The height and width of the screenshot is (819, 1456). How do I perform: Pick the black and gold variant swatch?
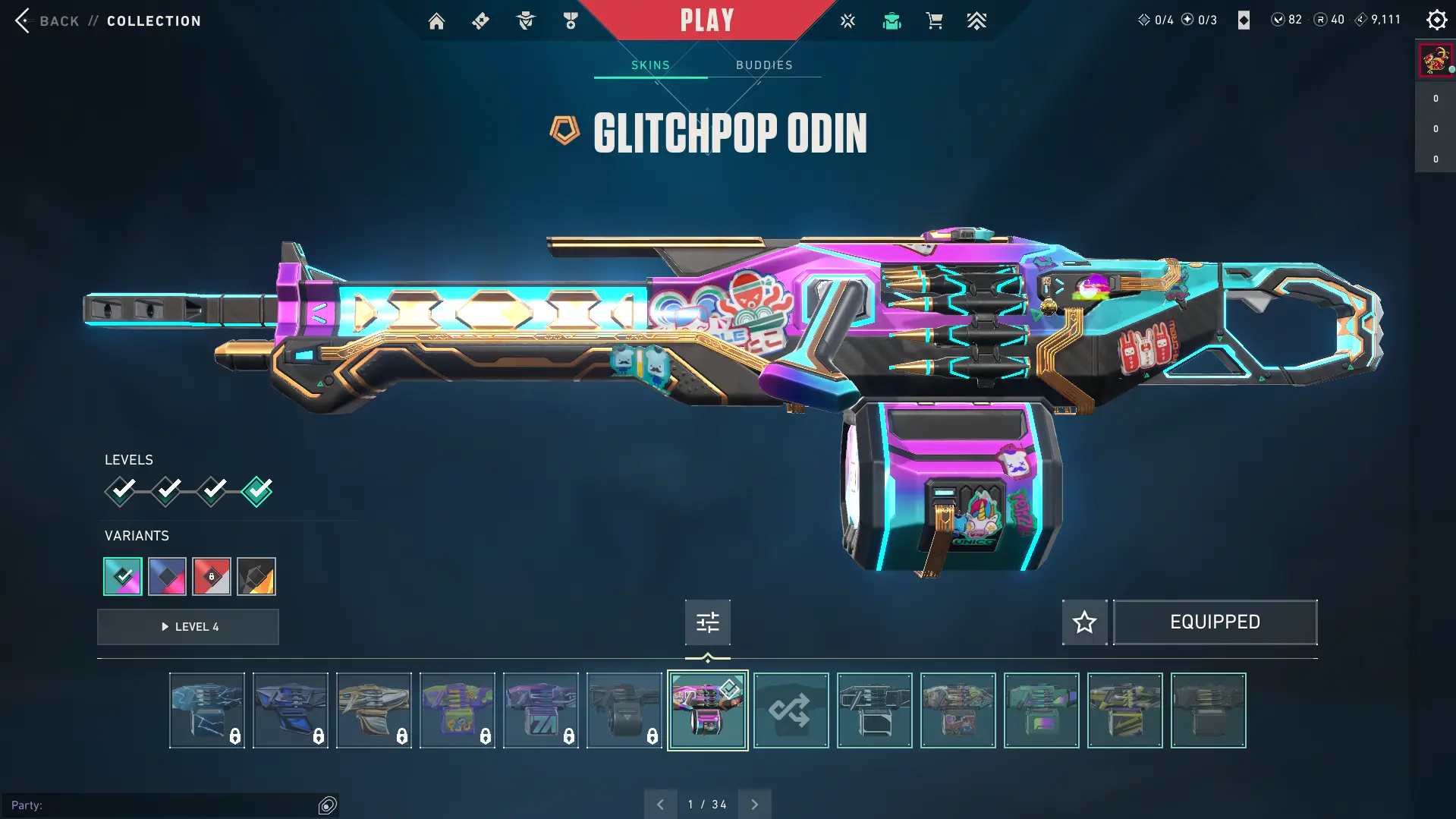pyautogui.click(x=256, y=577)
